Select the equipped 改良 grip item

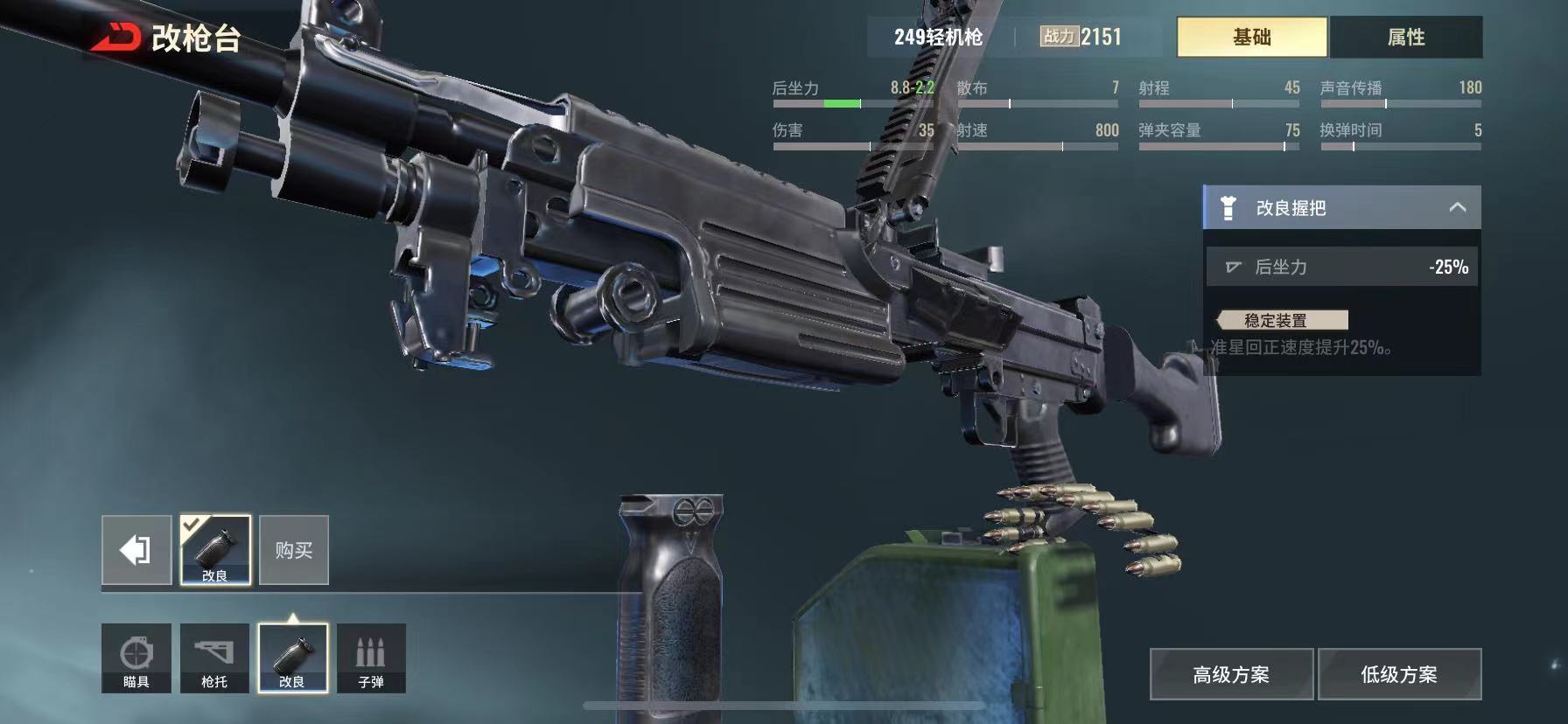pos(215,550)
